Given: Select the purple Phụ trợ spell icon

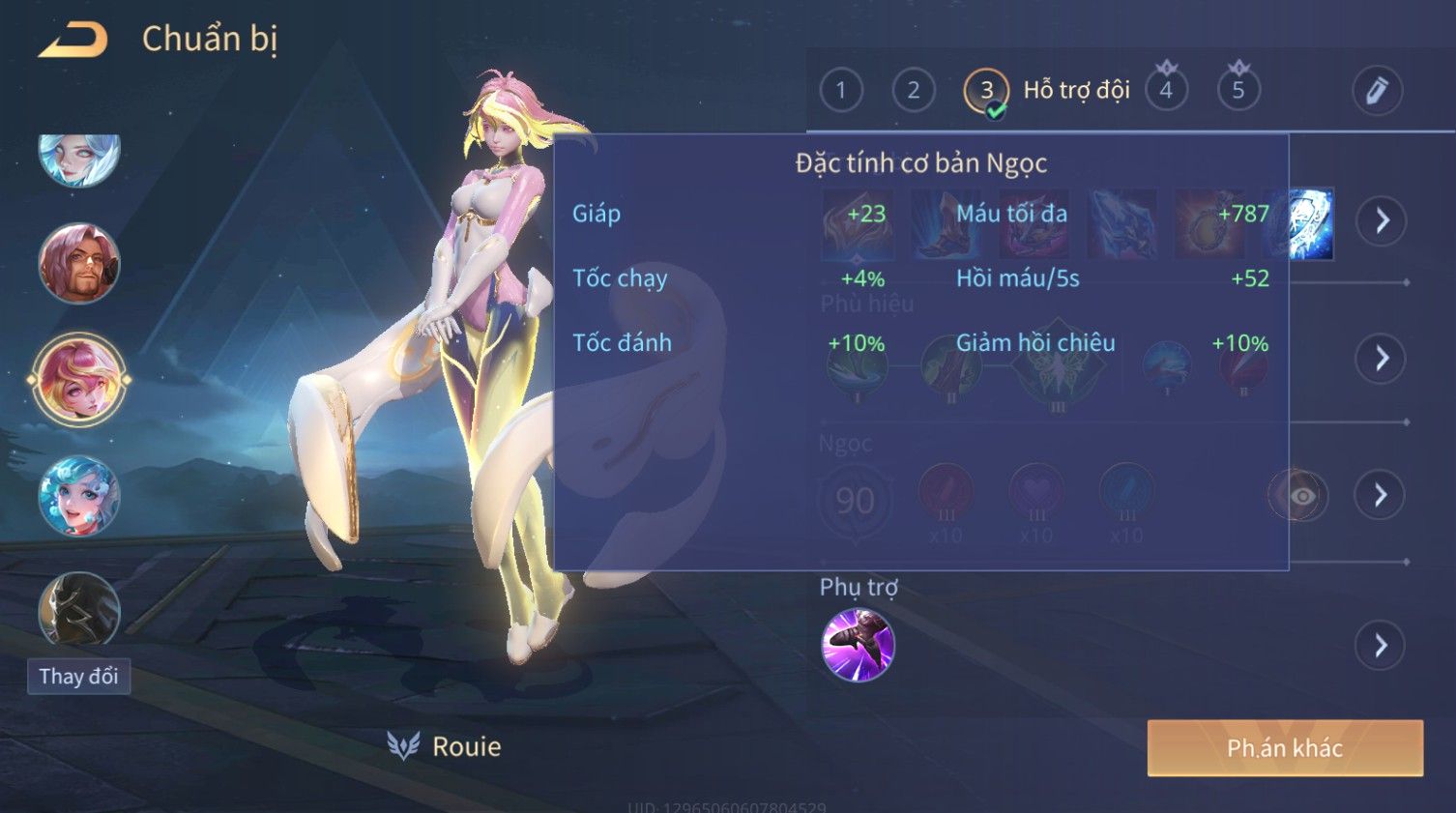Looking at the screenshot, I should tap(858, 645).
